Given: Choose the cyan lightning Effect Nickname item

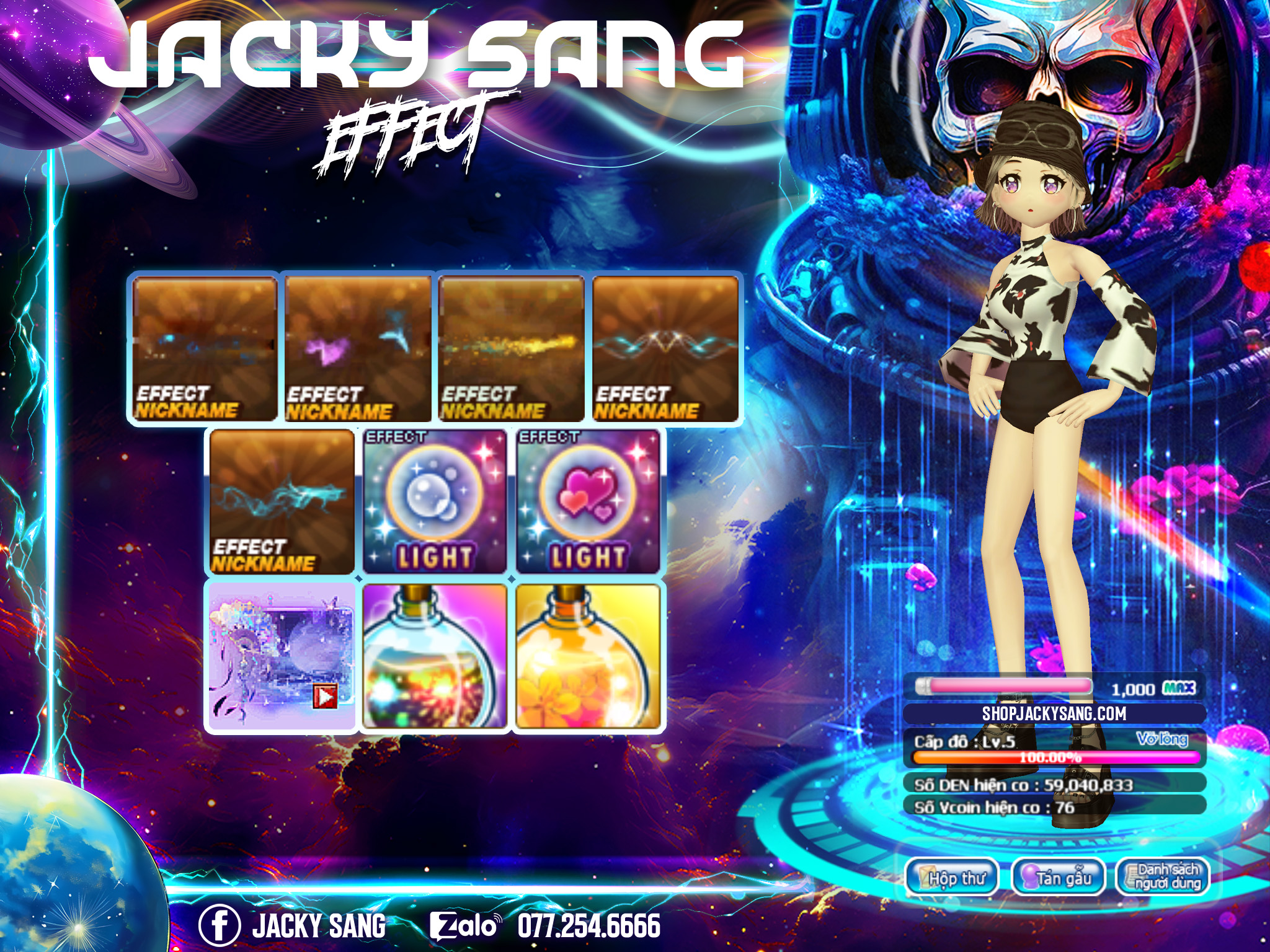Looking at the screenshot, I should coord(282,502).
